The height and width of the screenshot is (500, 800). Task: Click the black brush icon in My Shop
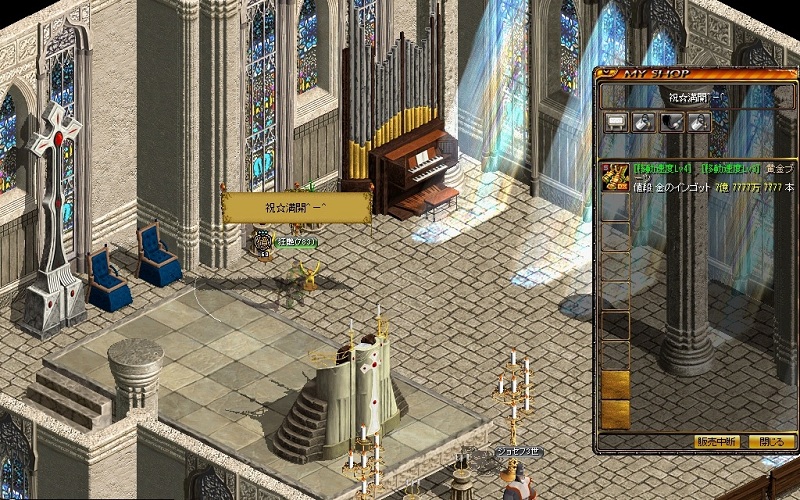click(672, 122)
